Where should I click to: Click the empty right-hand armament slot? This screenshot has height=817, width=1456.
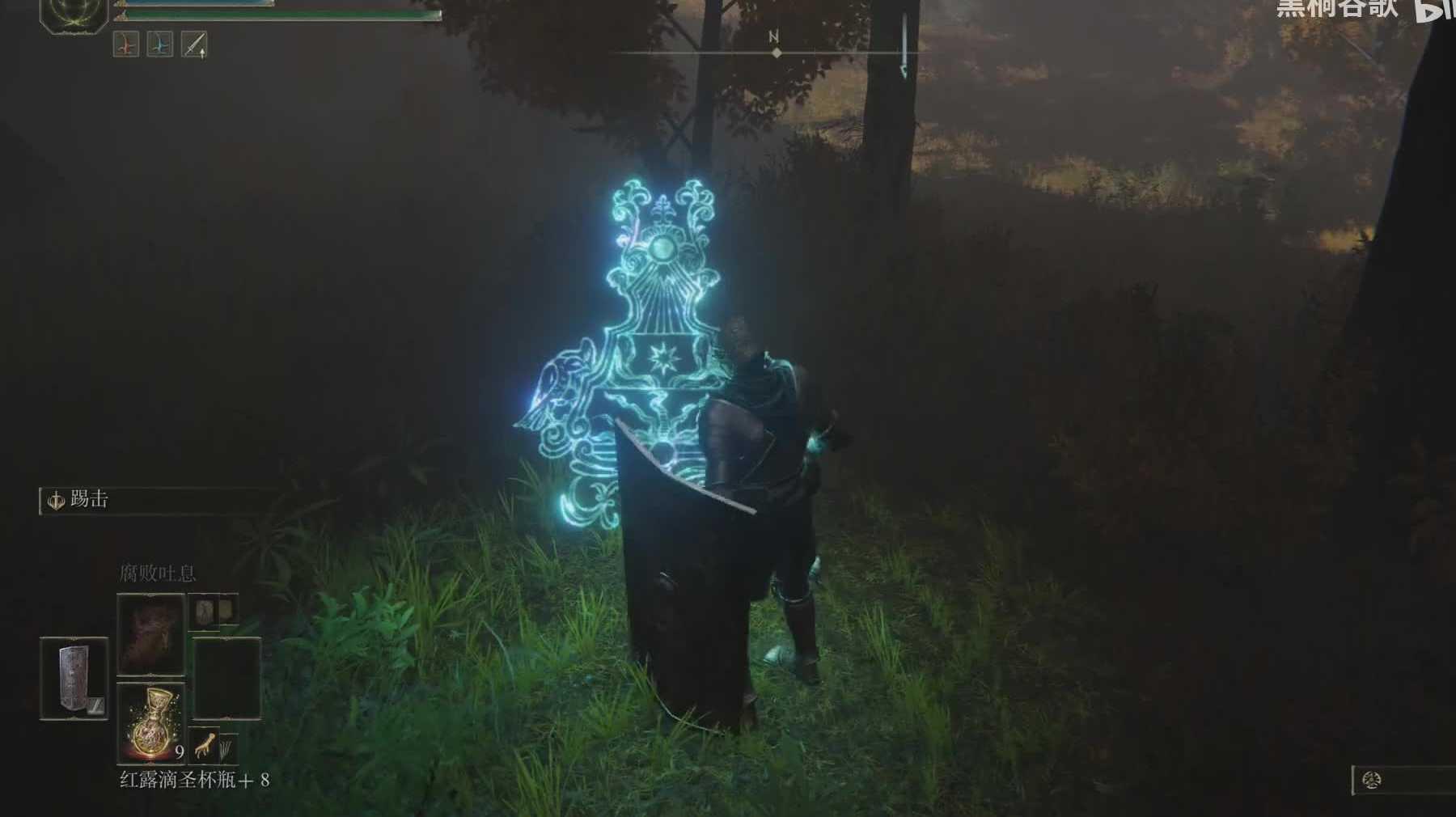227,678
